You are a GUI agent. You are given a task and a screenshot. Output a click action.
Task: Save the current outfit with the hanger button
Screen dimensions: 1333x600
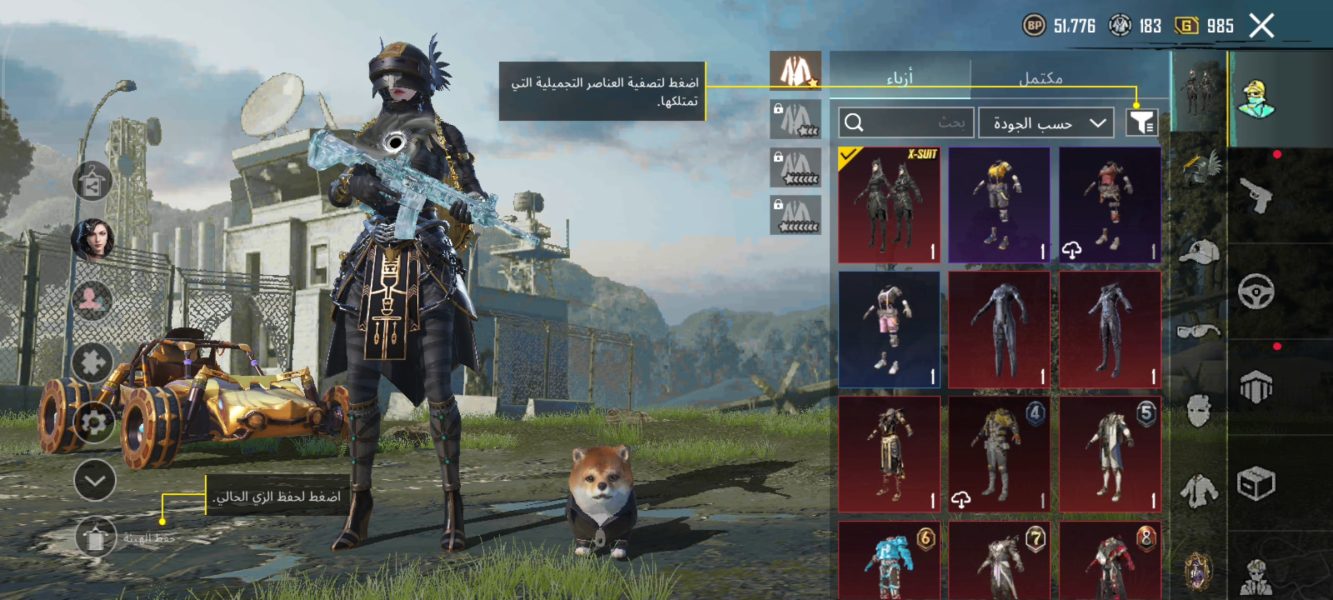pos(96,537)
